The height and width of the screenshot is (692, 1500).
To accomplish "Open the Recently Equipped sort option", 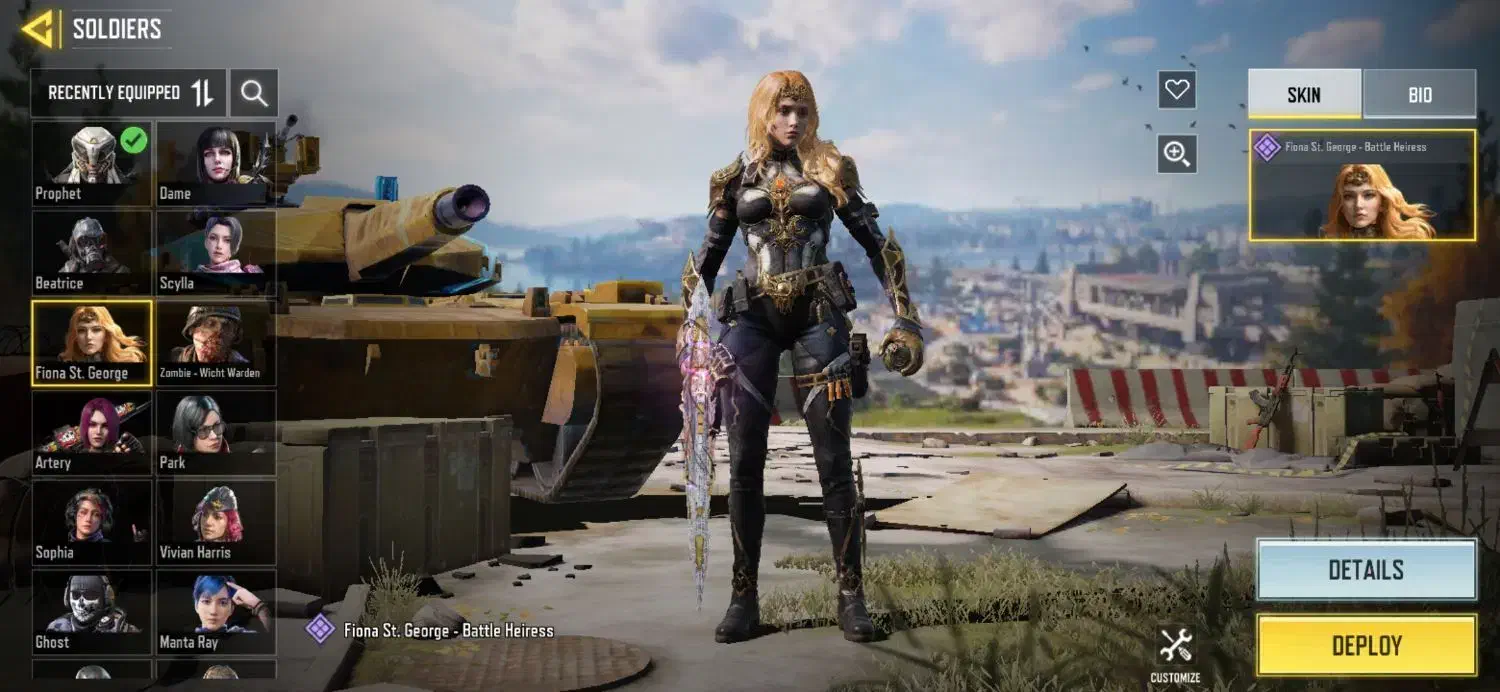I will (129, 93).
